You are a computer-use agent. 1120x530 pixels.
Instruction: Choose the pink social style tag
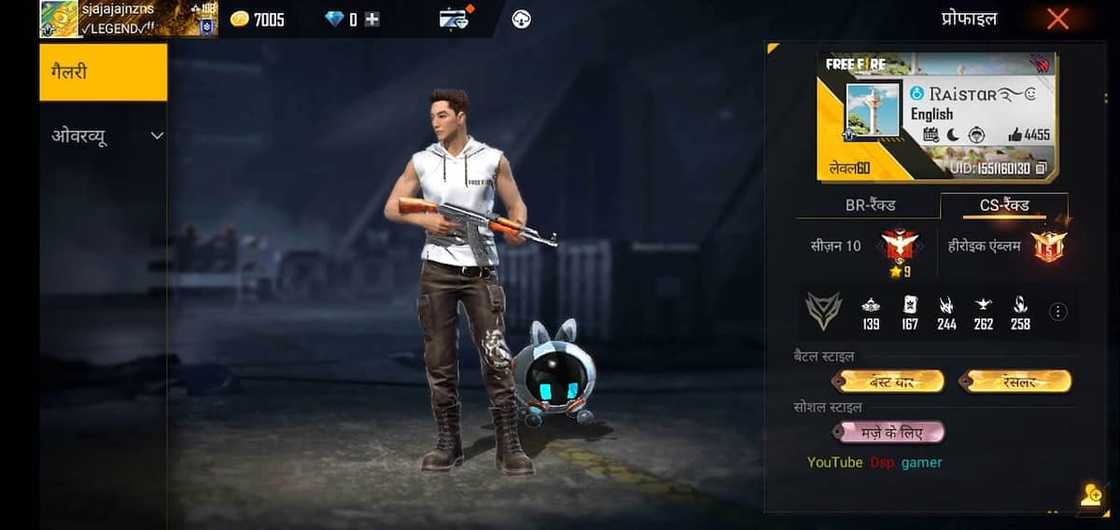(889, 432)
